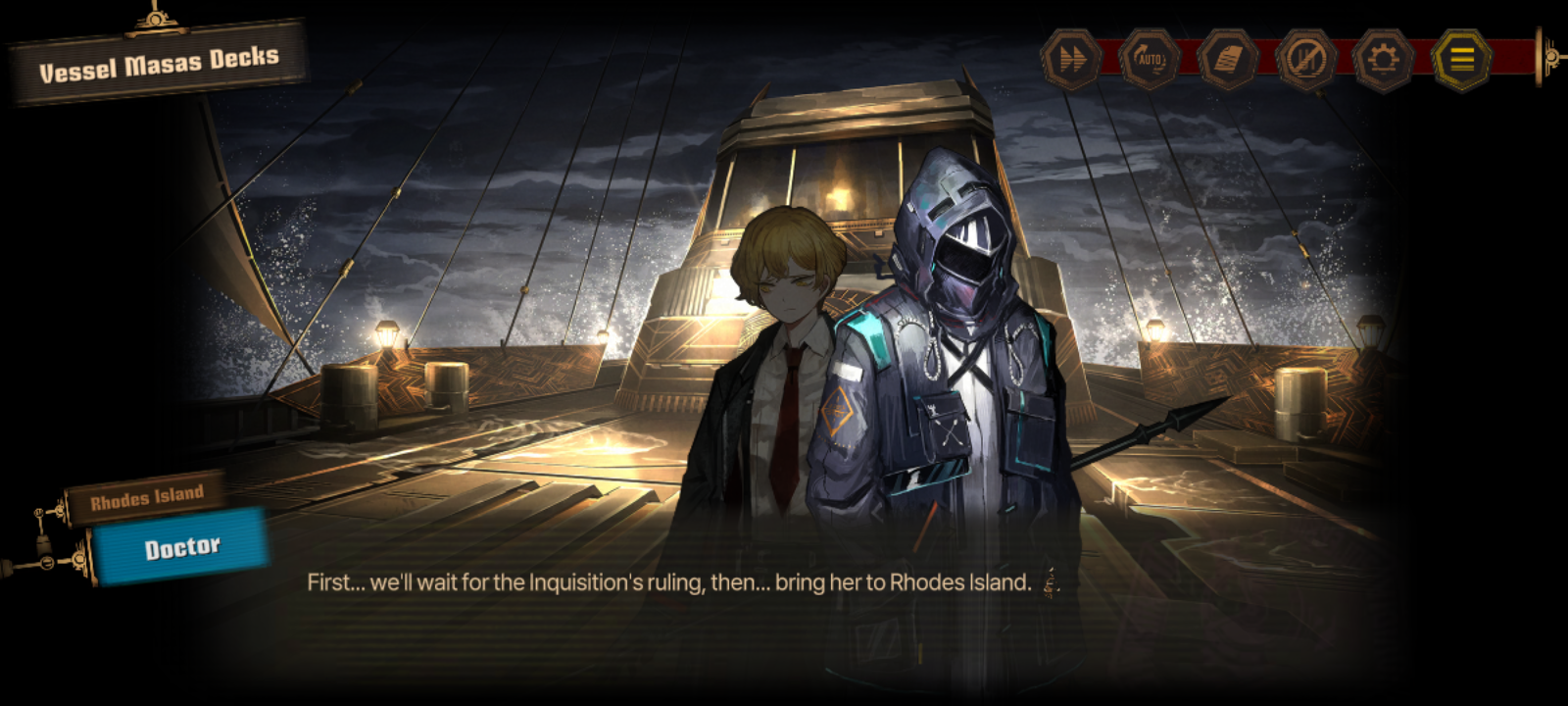The width and height of the screenshot is (1568, 706).
Task: Open settings via the gear icon
Action: 1383,60
